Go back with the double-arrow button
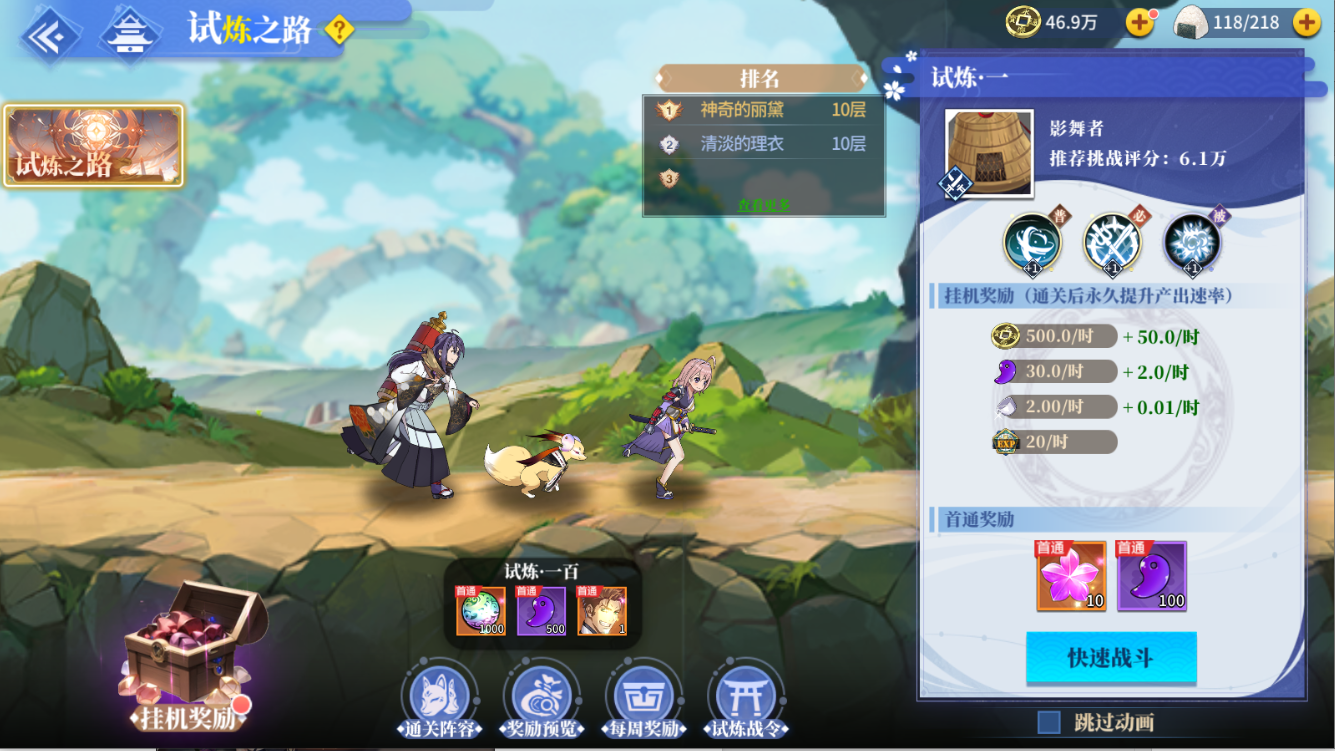 click(x=48, y=36)
